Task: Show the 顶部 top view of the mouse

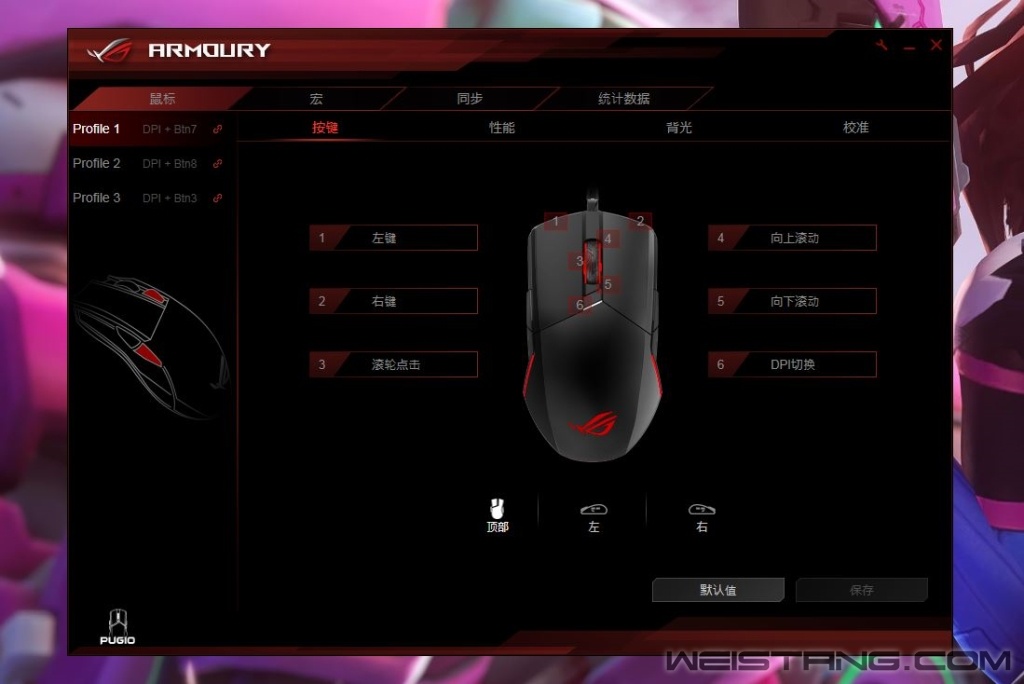Action: (x=497, y=515)
